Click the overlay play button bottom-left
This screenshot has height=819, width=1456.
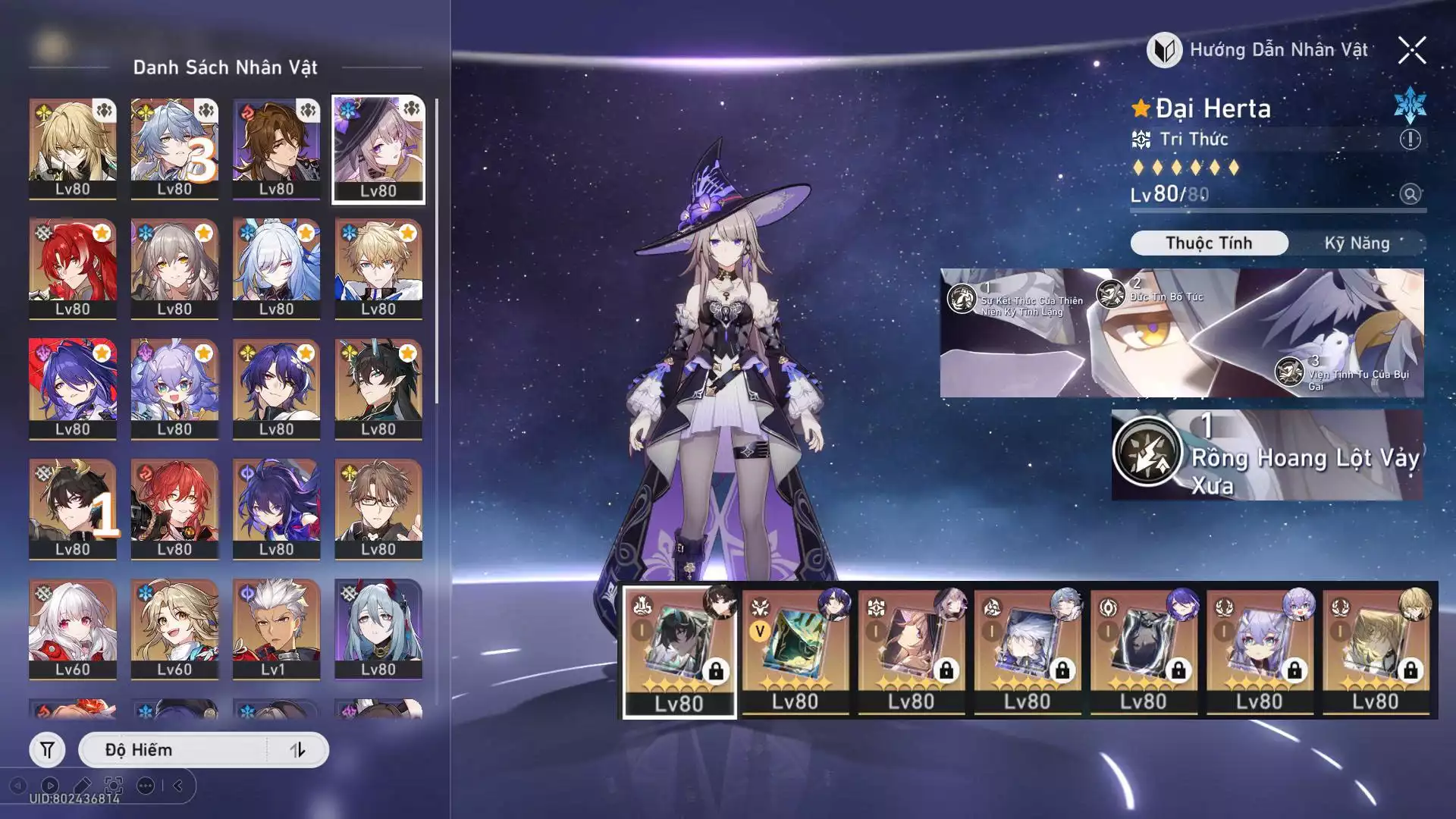pos(50,786)
